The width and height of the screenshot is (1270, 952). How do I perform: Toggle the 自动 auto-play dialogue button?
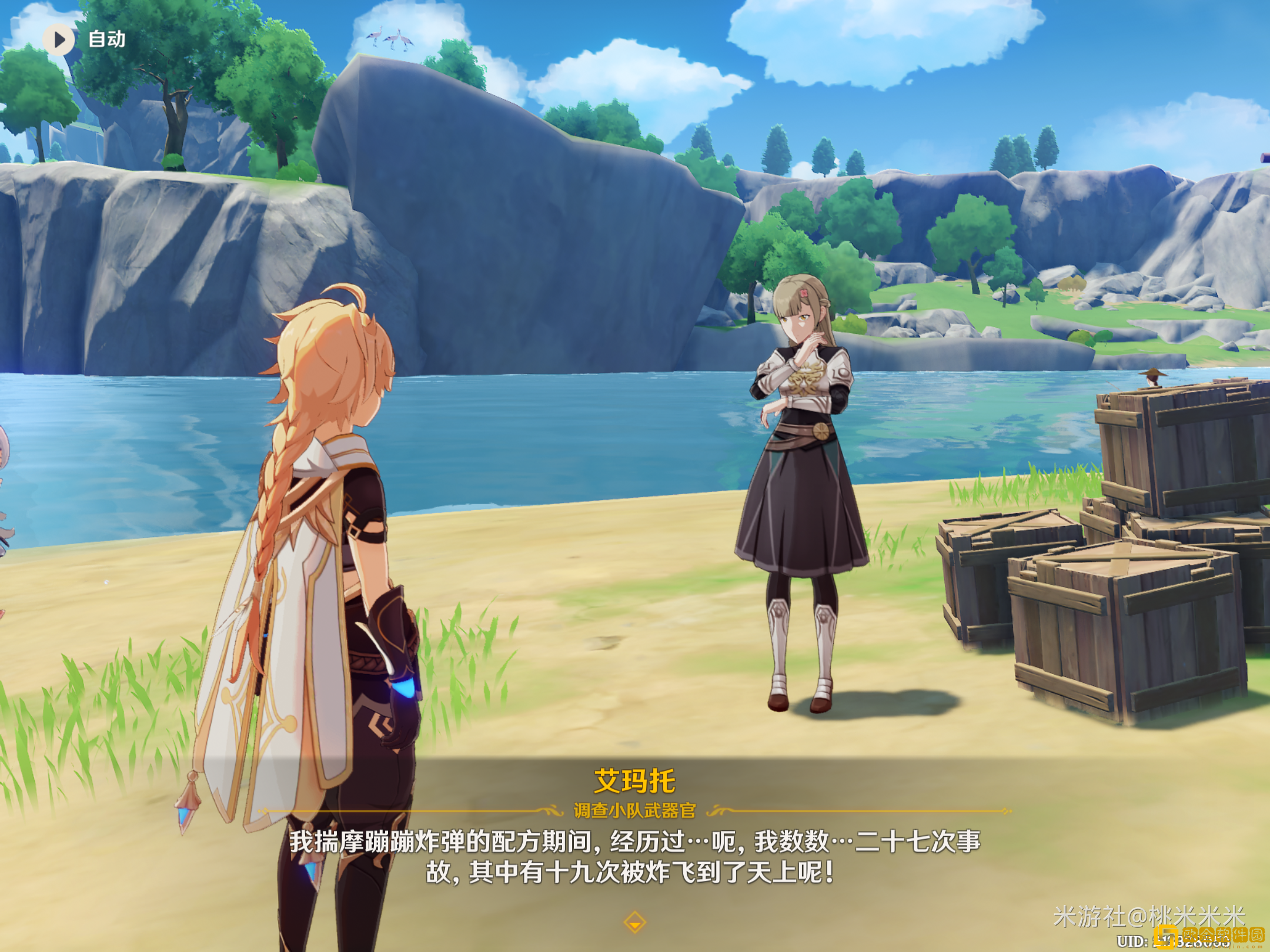(59, 39)
